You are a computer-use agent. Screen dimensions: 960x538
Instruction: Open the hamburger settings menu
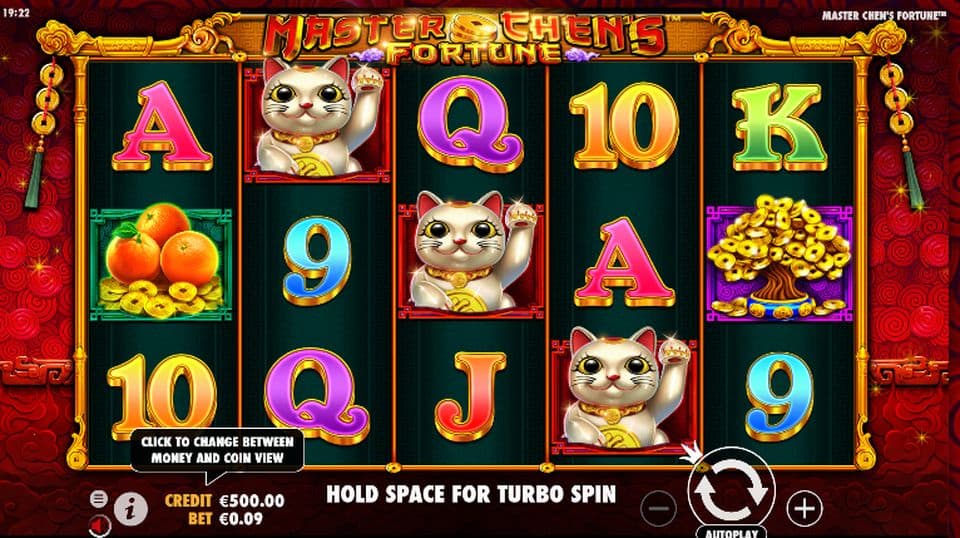click(98, 498)
